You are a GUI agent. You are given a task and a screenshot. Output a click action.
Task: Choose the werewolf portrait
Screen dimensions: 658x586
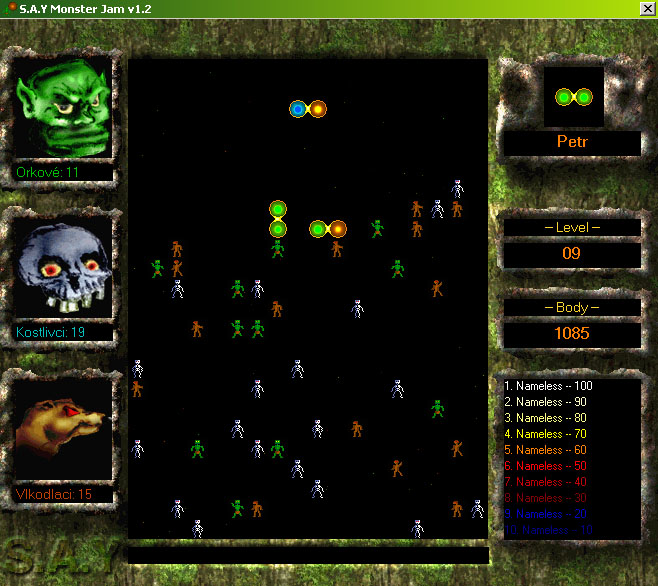click(x=62, y=429)
